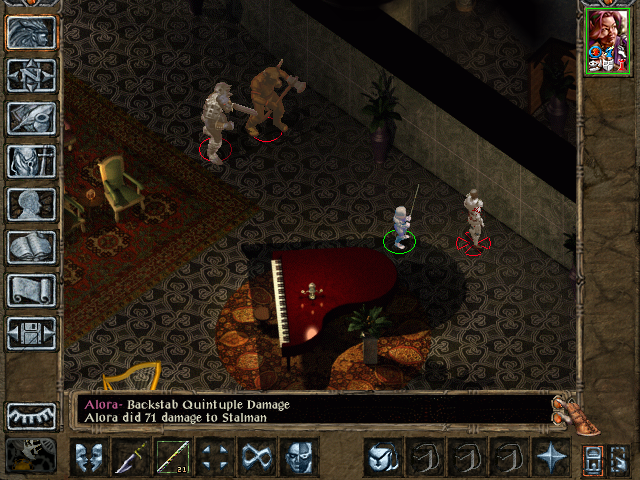640x480 pixels.
Task: Click the four-arrows action button
Action: pyautogui.click(x=216, y=457)
